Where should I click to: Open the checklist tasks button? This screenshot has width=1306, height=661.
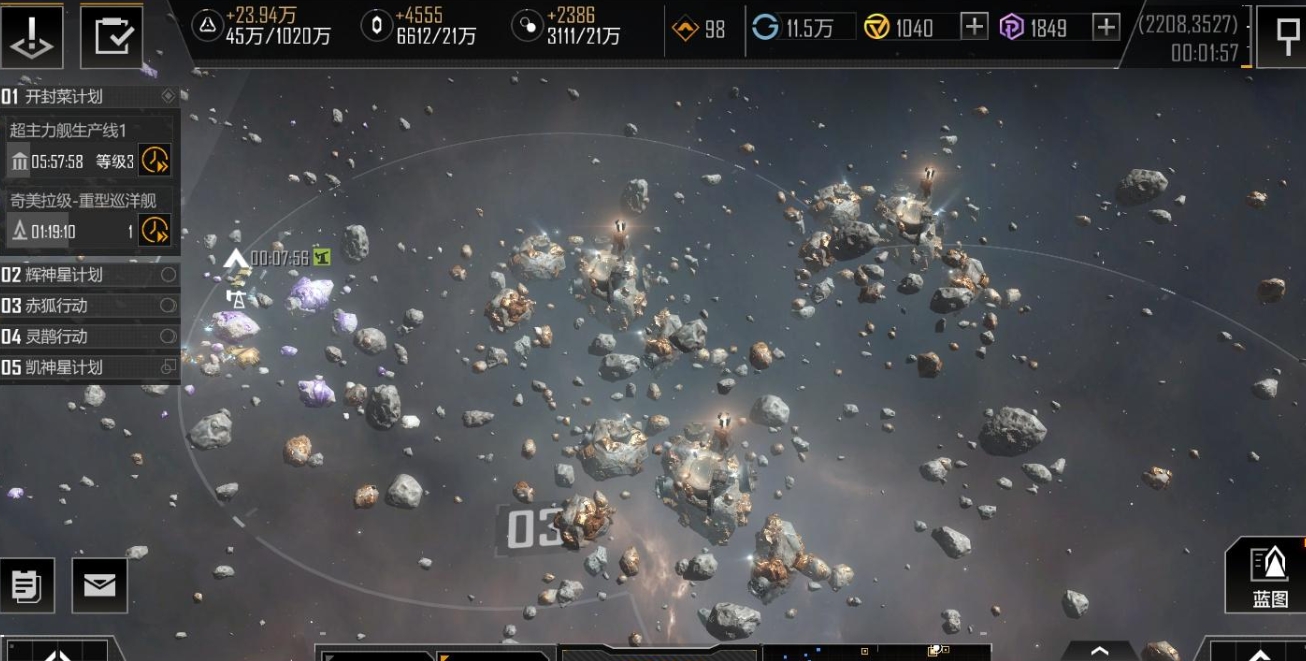click(110, 35)
